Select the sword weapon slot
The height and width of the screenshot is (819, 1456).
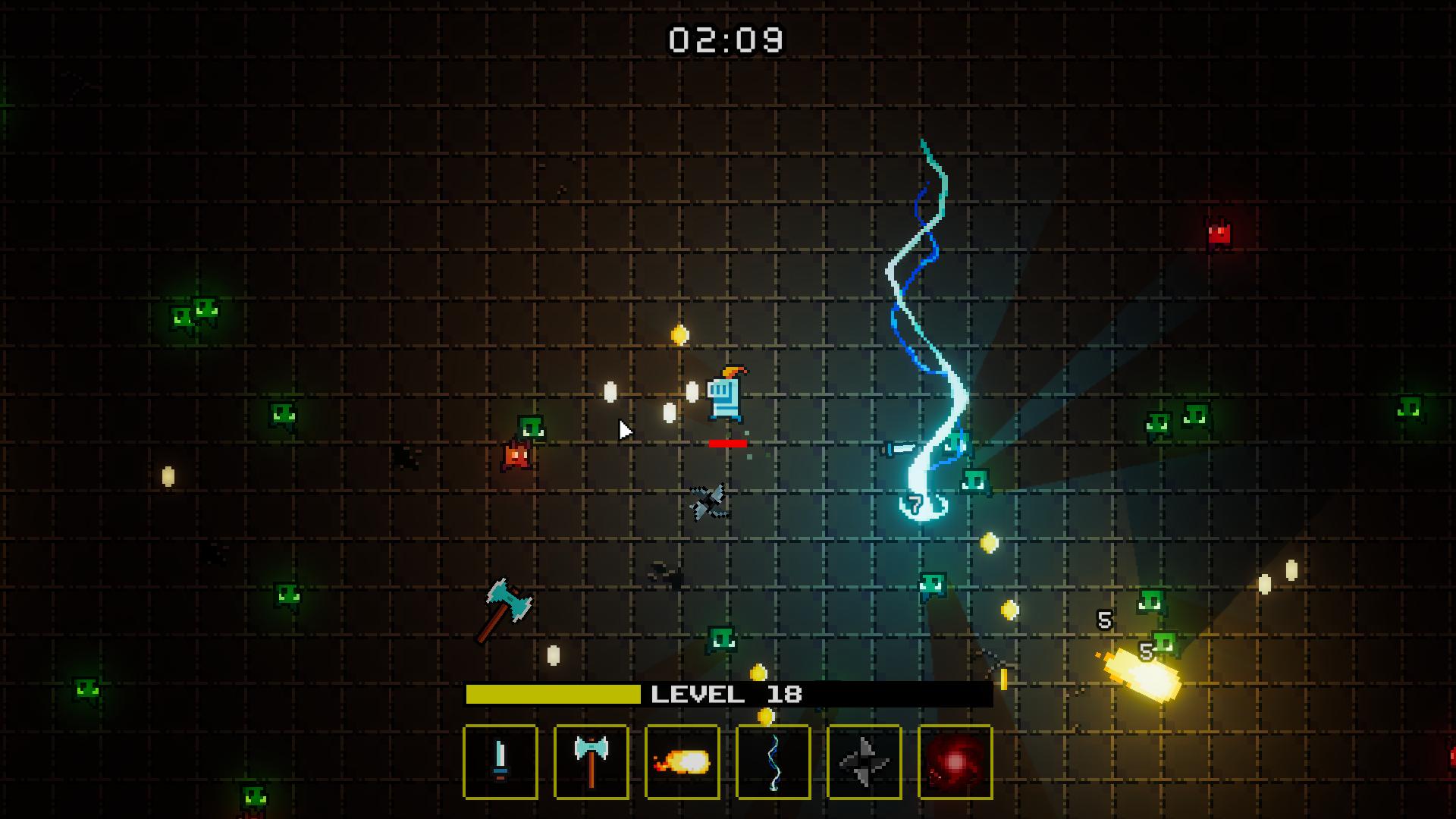pos(500,763)
